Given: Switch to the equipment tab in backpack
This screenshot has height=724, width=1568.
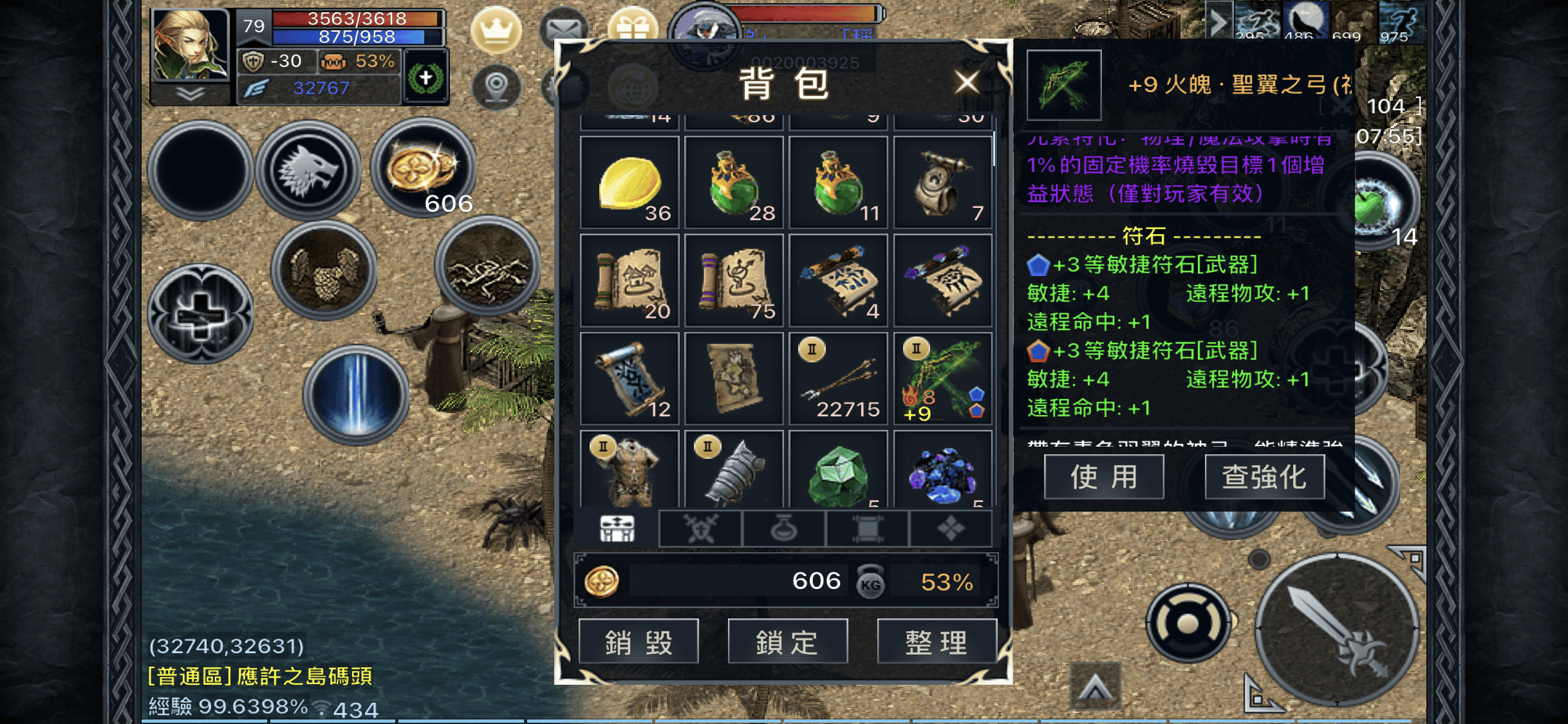Looking at the screenshot, I should [x=700, y=528].
